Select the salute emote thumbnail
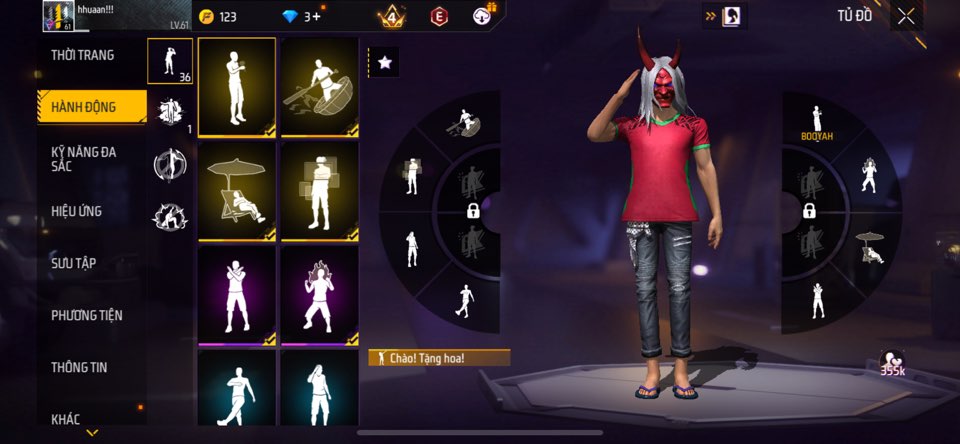Viewport: 960px width, 444px height. click(237, 87)
